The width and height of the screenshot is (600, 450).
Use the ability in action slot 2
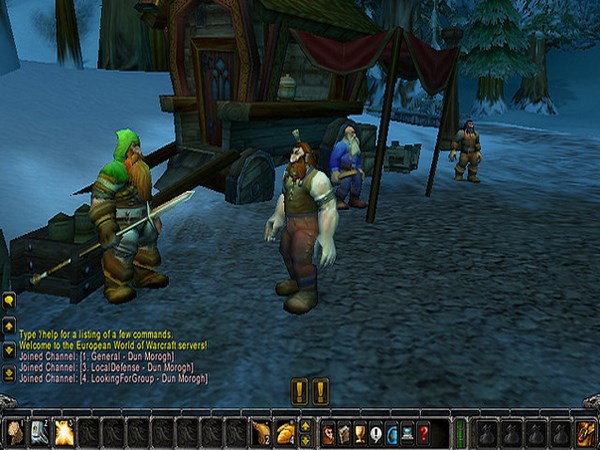pos(39,432)
